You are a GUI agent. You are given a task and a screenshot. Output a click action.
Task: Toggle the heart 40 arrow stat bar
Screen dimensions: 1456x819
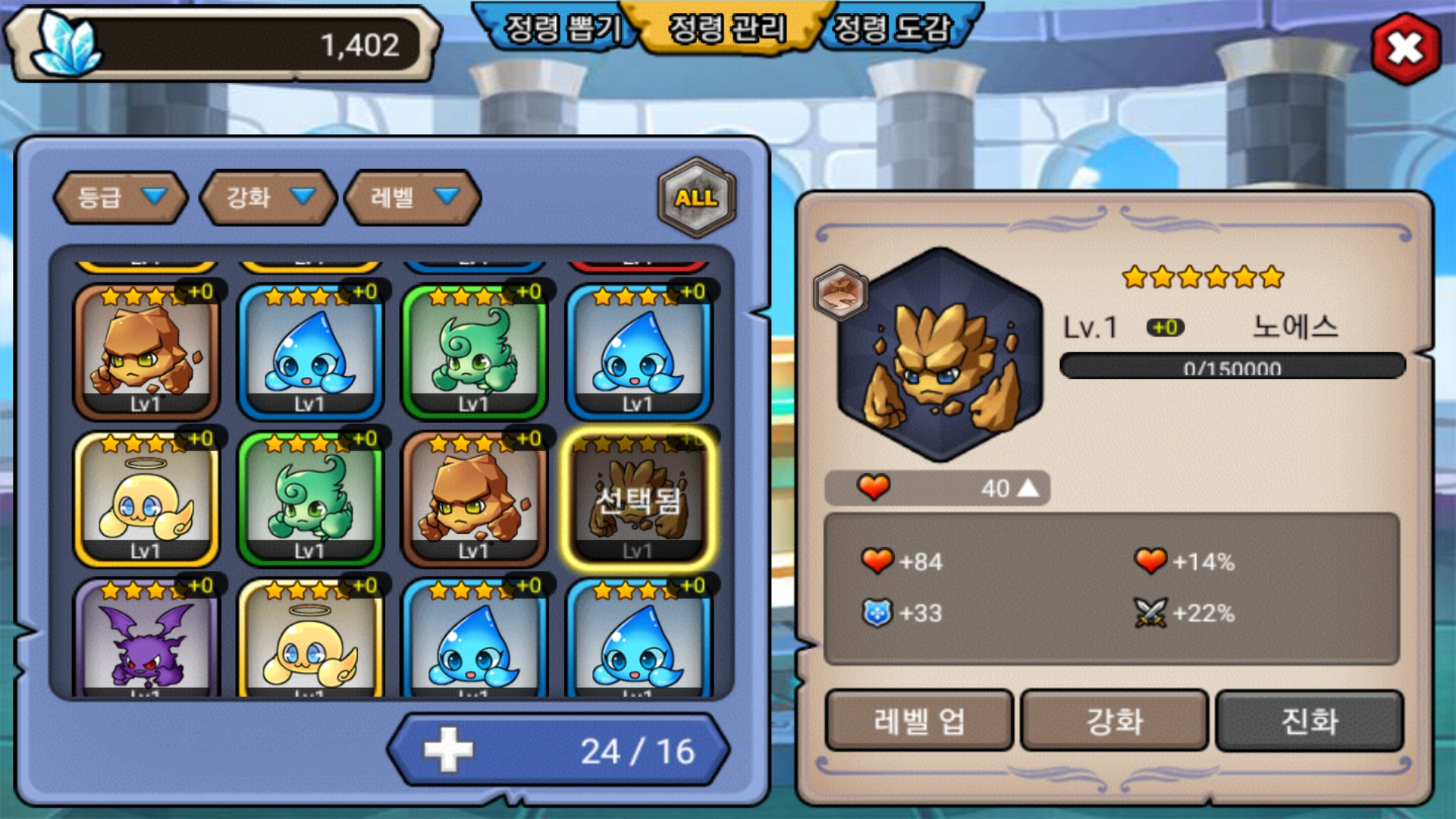[937, 488]
